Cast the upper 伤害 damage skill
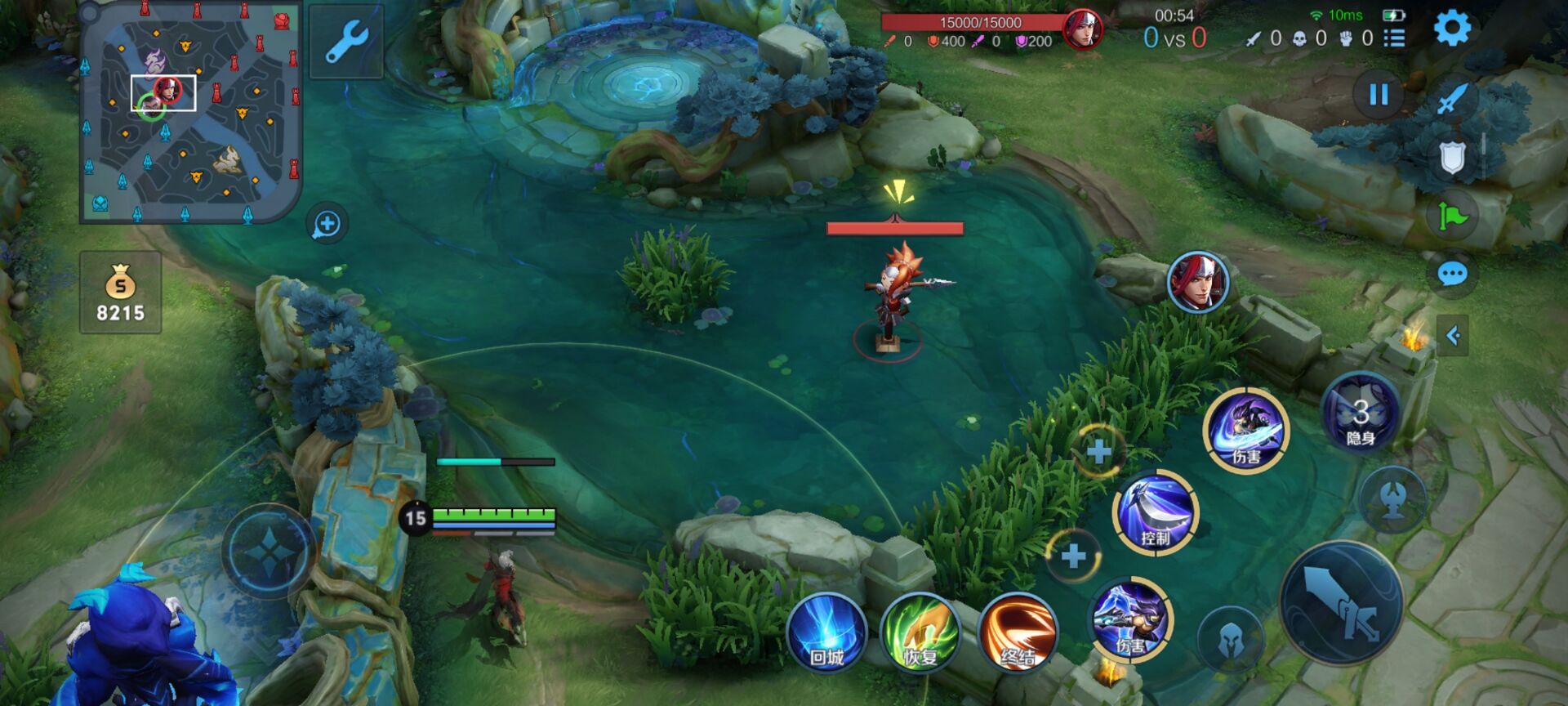Image resolution: width=1568 pixels, height=706 pixels. click(1246, 430)
